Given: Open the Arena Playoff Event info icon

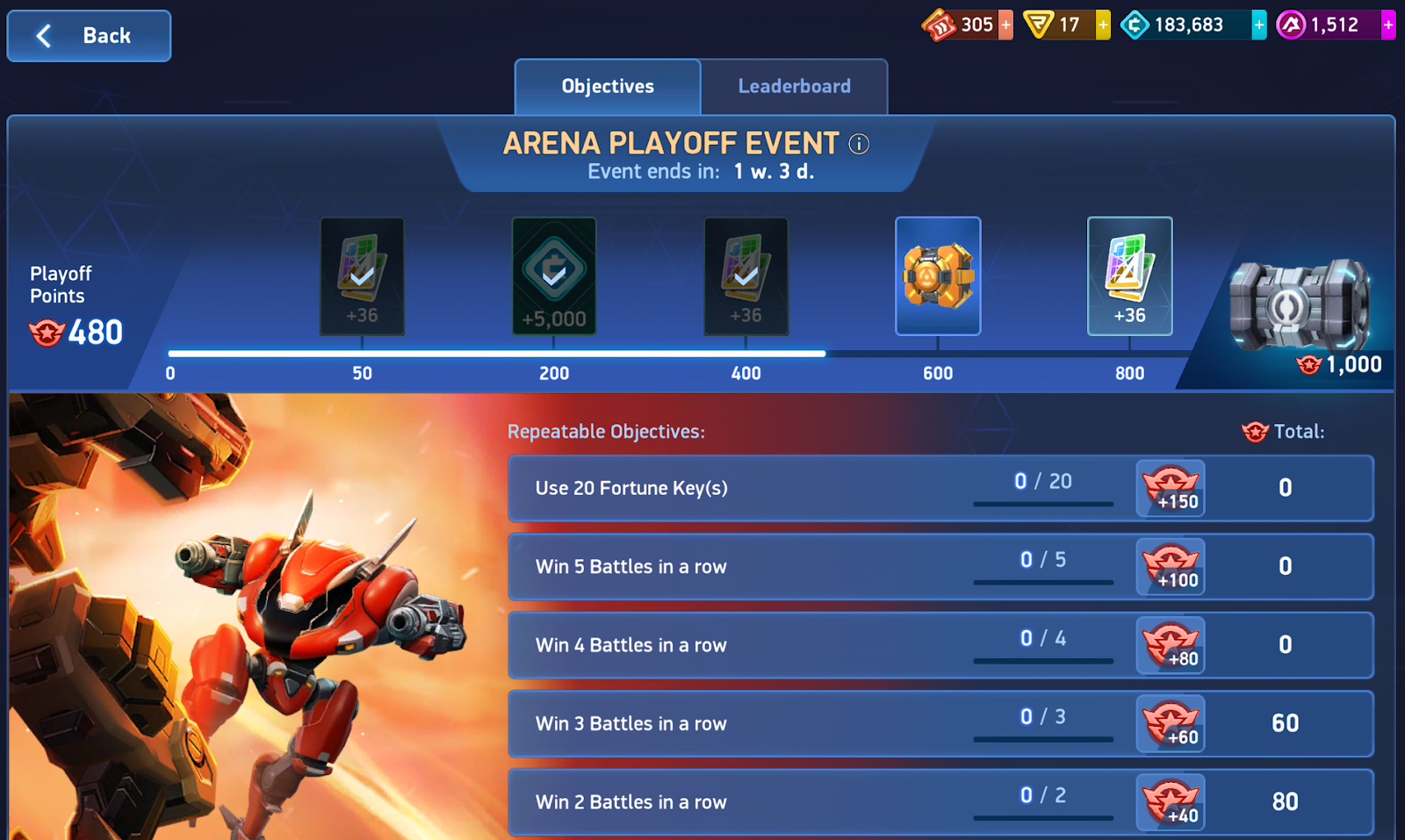Looking at the screenshot, I should [858, 143].
